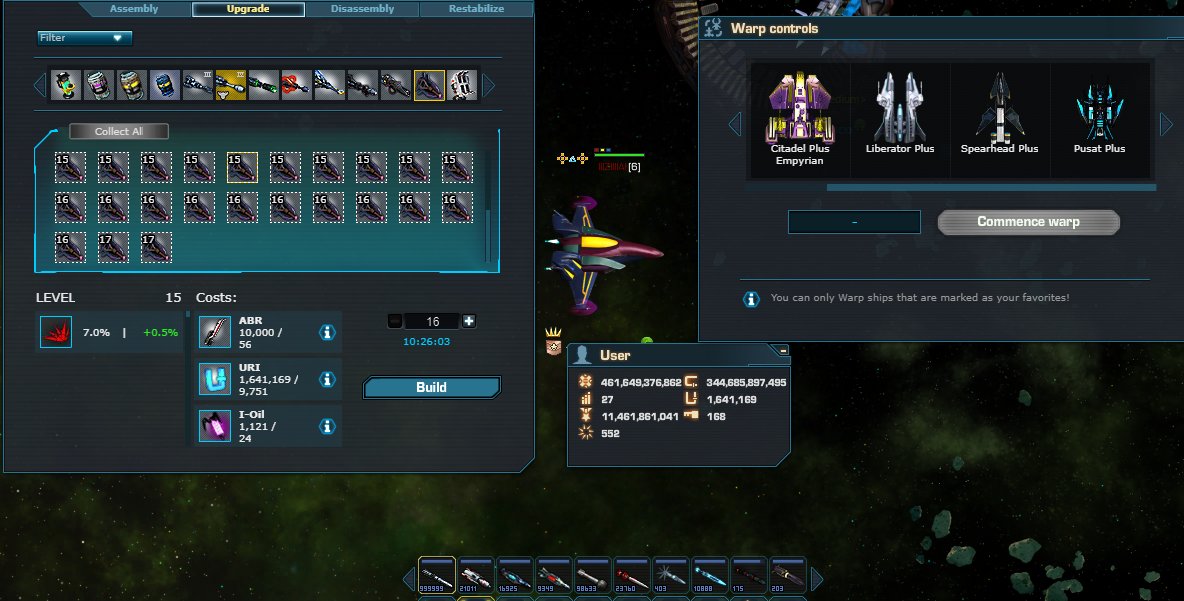Image resolution: width=1184 pixels, height=601 pixels.
Task: Select the highlighted level 15 item slot
Action: point(242,167)
